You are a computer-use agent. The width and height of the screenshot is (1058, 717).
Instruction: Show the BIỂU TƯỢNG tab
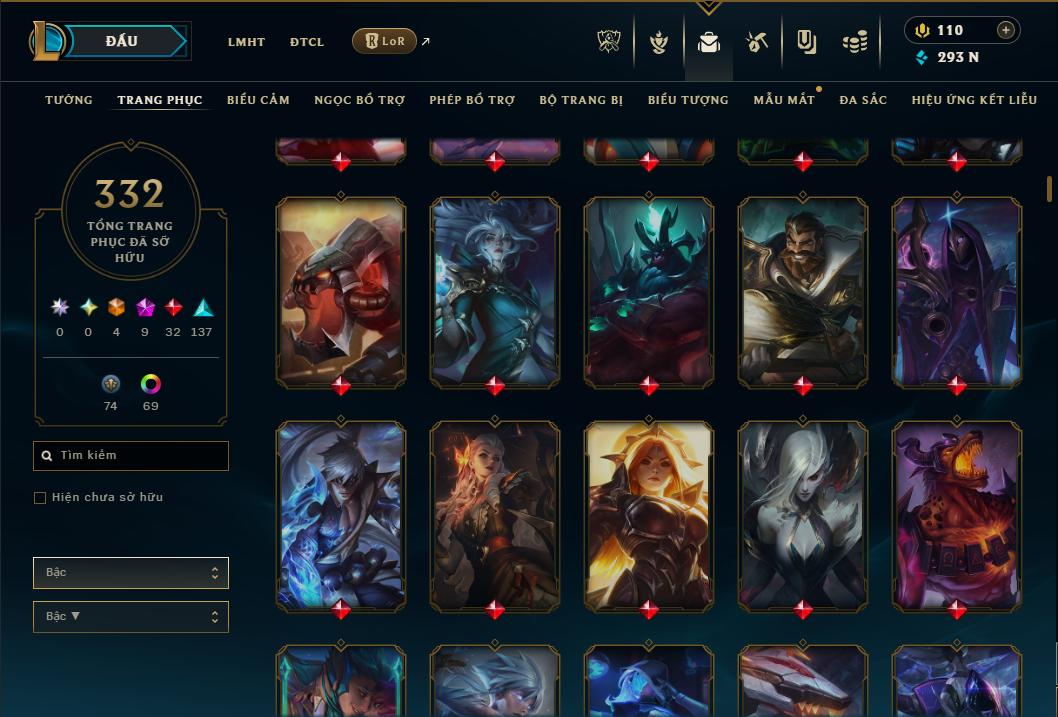688,100
